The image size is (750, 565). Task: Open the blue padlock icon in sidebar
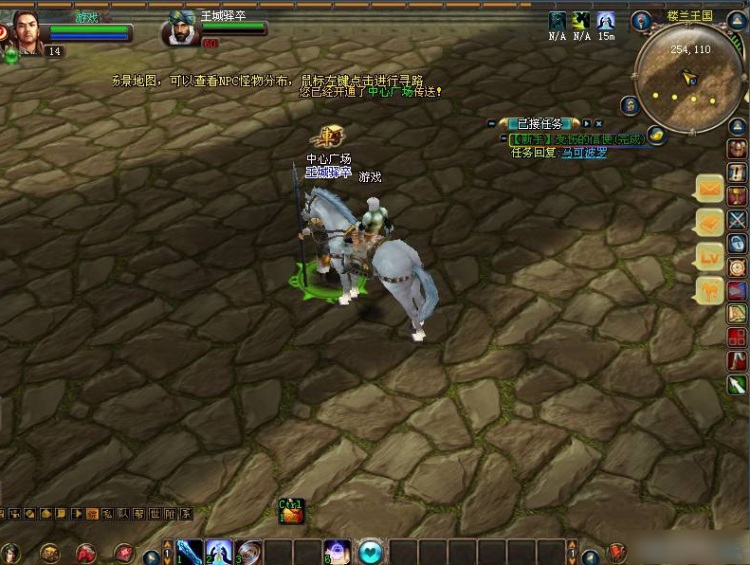[x=737, y=243]
